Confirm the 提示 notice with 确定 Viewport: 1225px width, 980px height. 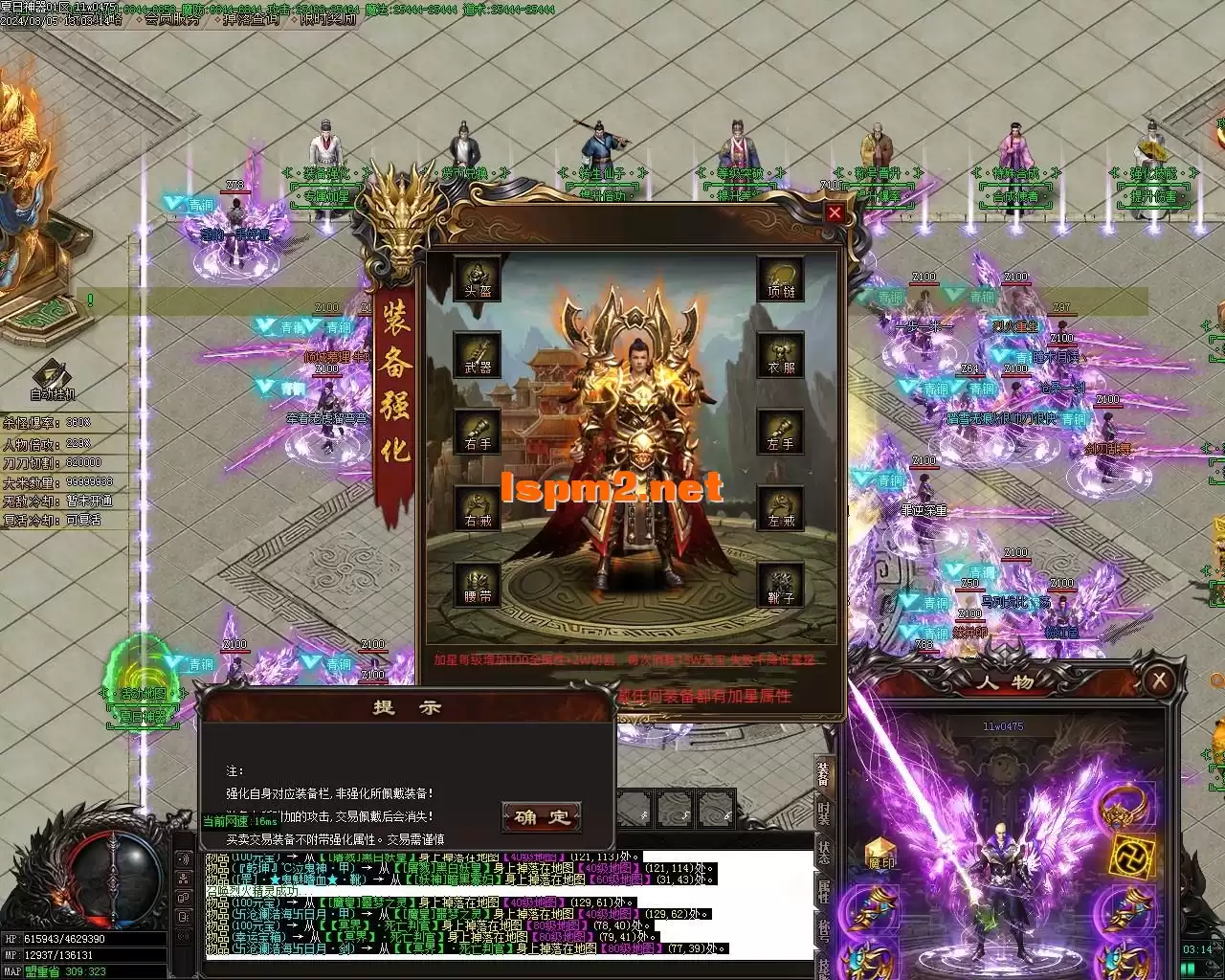[542, 817]
